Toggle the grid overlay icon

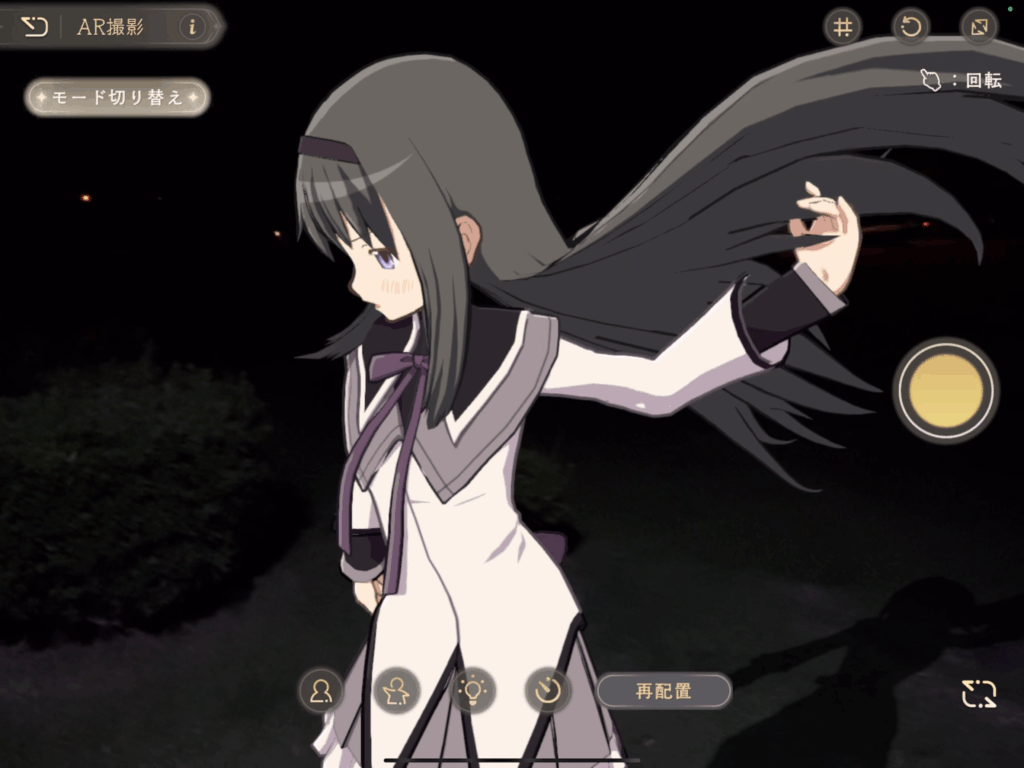pyautogui.click(x=843, y=27)
